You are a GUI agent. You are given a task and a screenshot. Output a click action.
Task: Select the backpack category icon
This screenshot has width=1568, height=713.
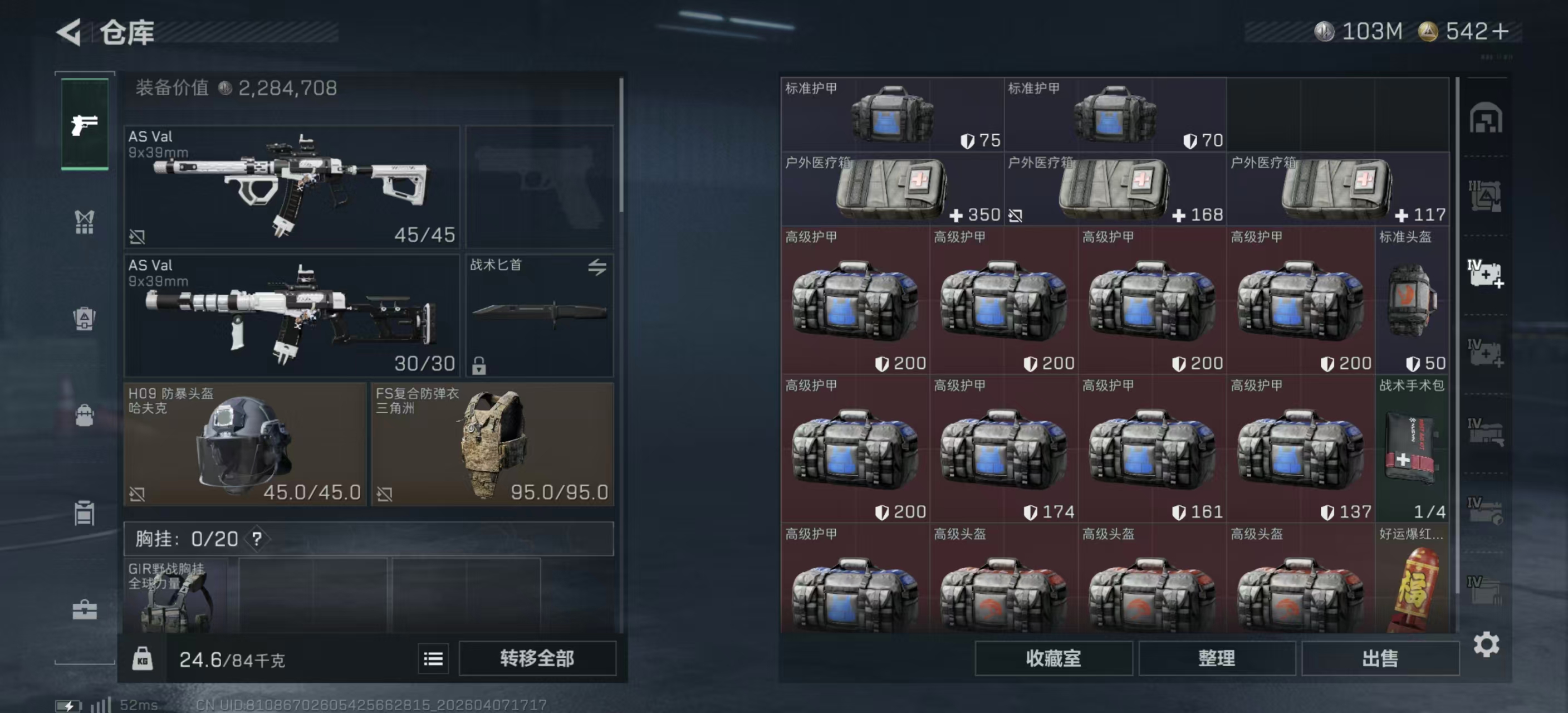point(84,415)
